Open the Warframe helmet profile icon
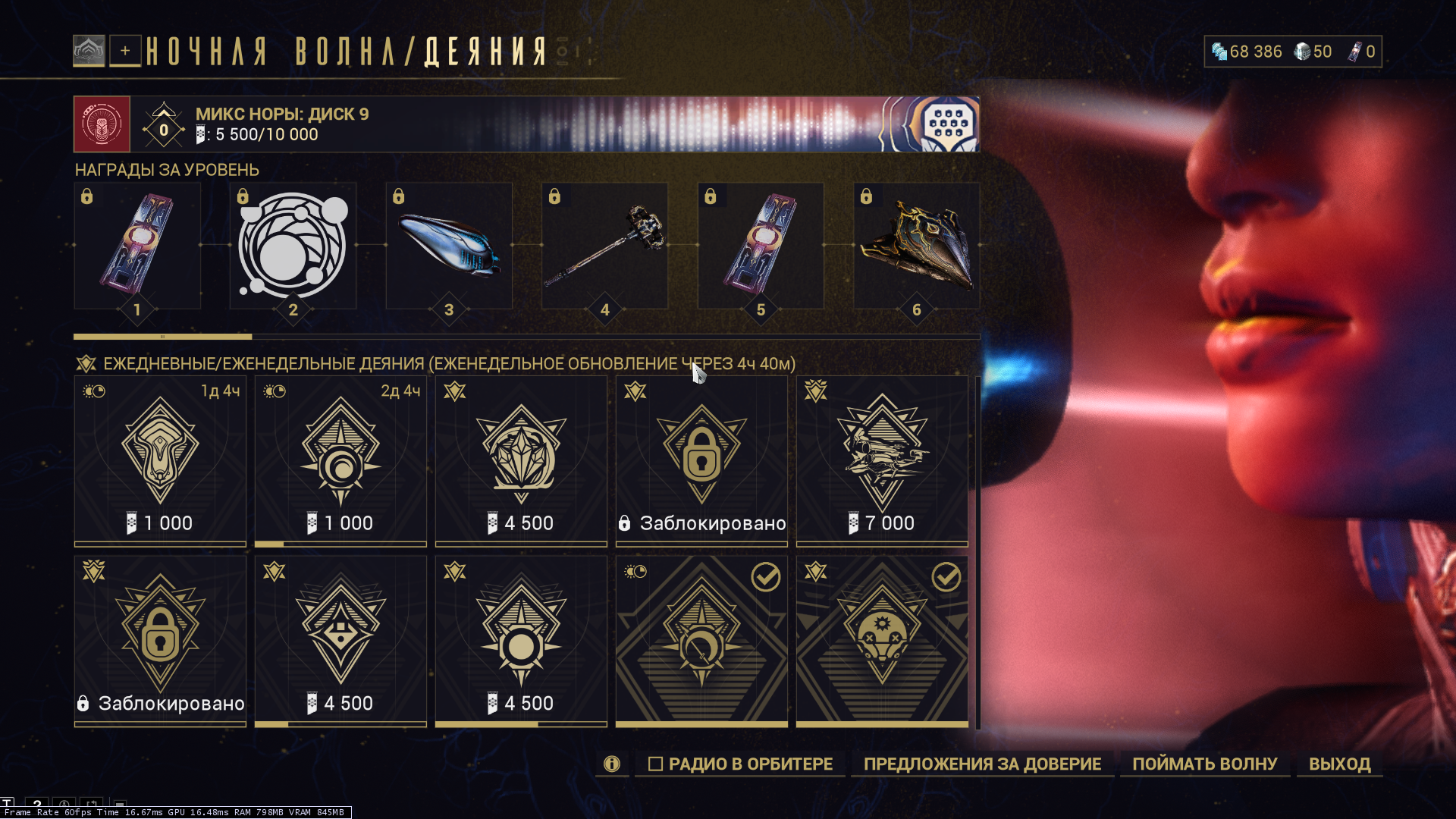The image size is (1456, 819). (89, 51)
